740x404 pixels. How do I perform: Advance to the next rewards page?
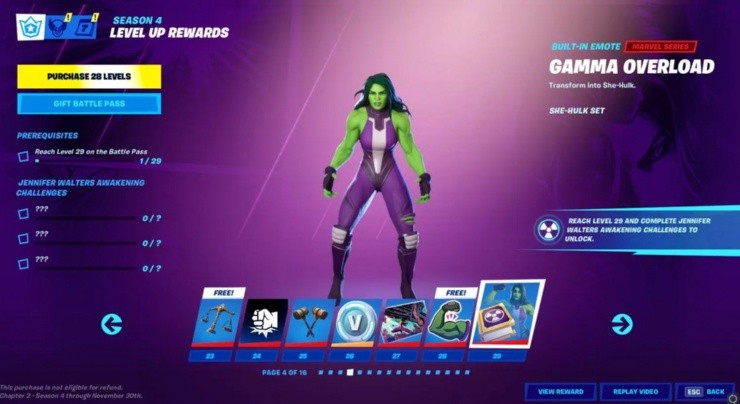point(622,324)
